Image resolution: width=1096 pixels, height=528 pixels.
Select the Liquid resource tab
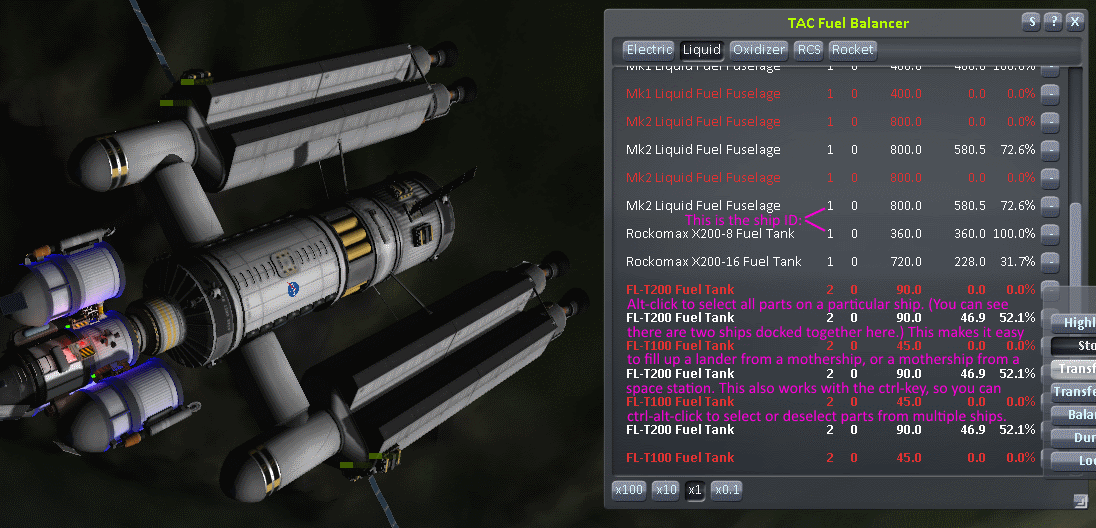pos(701,49)
